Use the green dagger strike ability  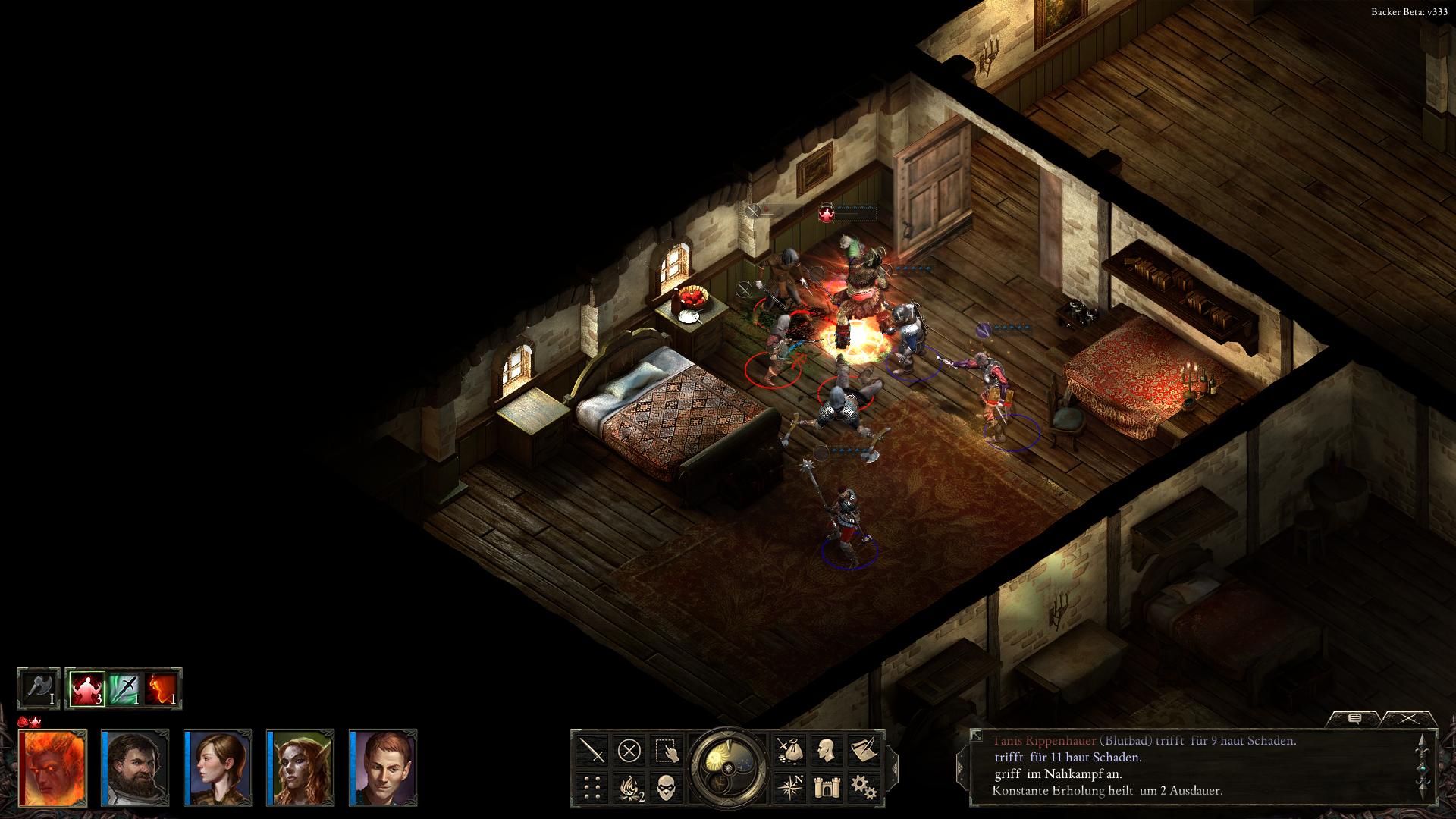point(124,689)
